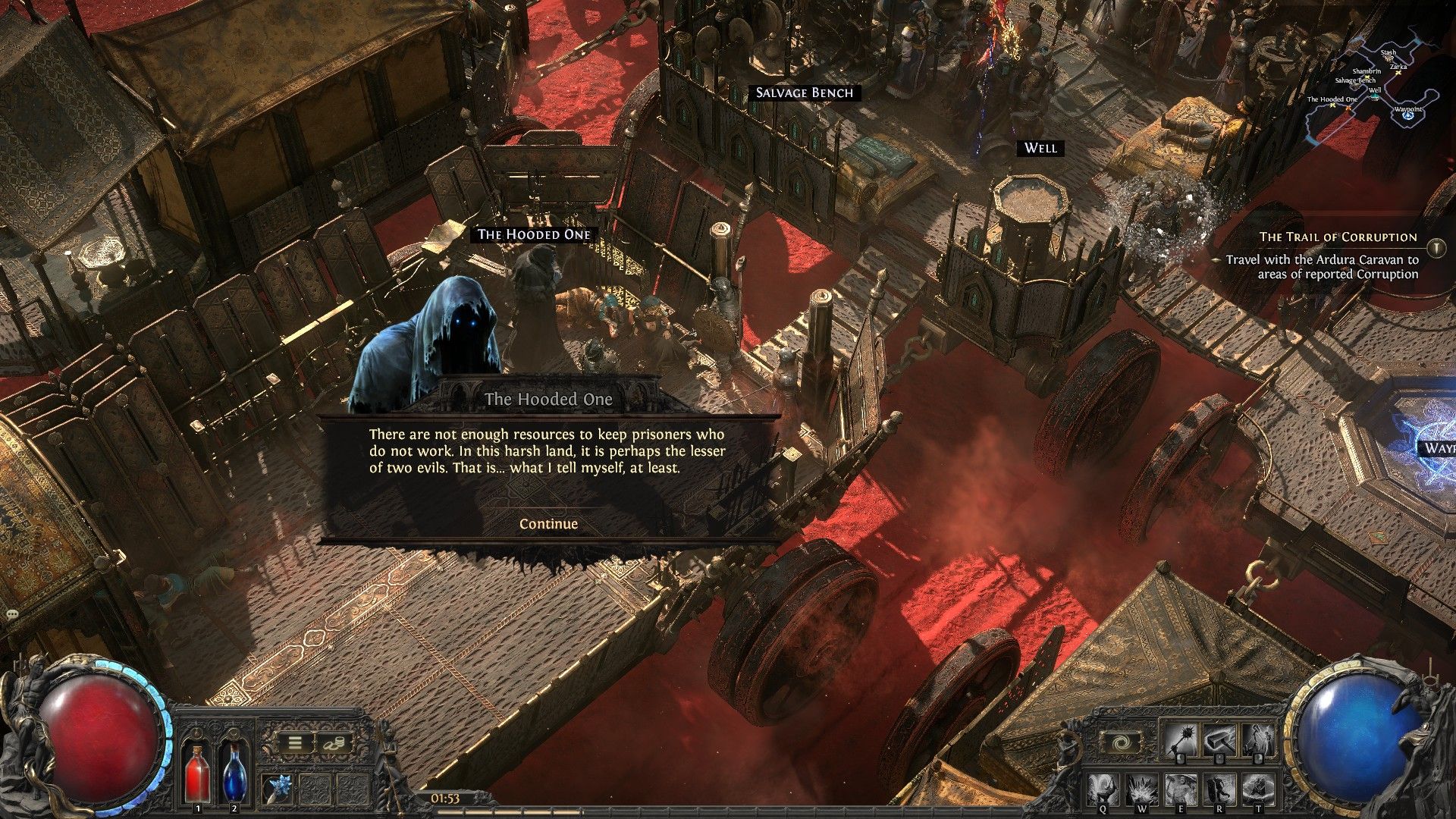Click the Waypoint marker on the minimap
Viewport: 1456px width, 819px height.
pos(1408,109)
